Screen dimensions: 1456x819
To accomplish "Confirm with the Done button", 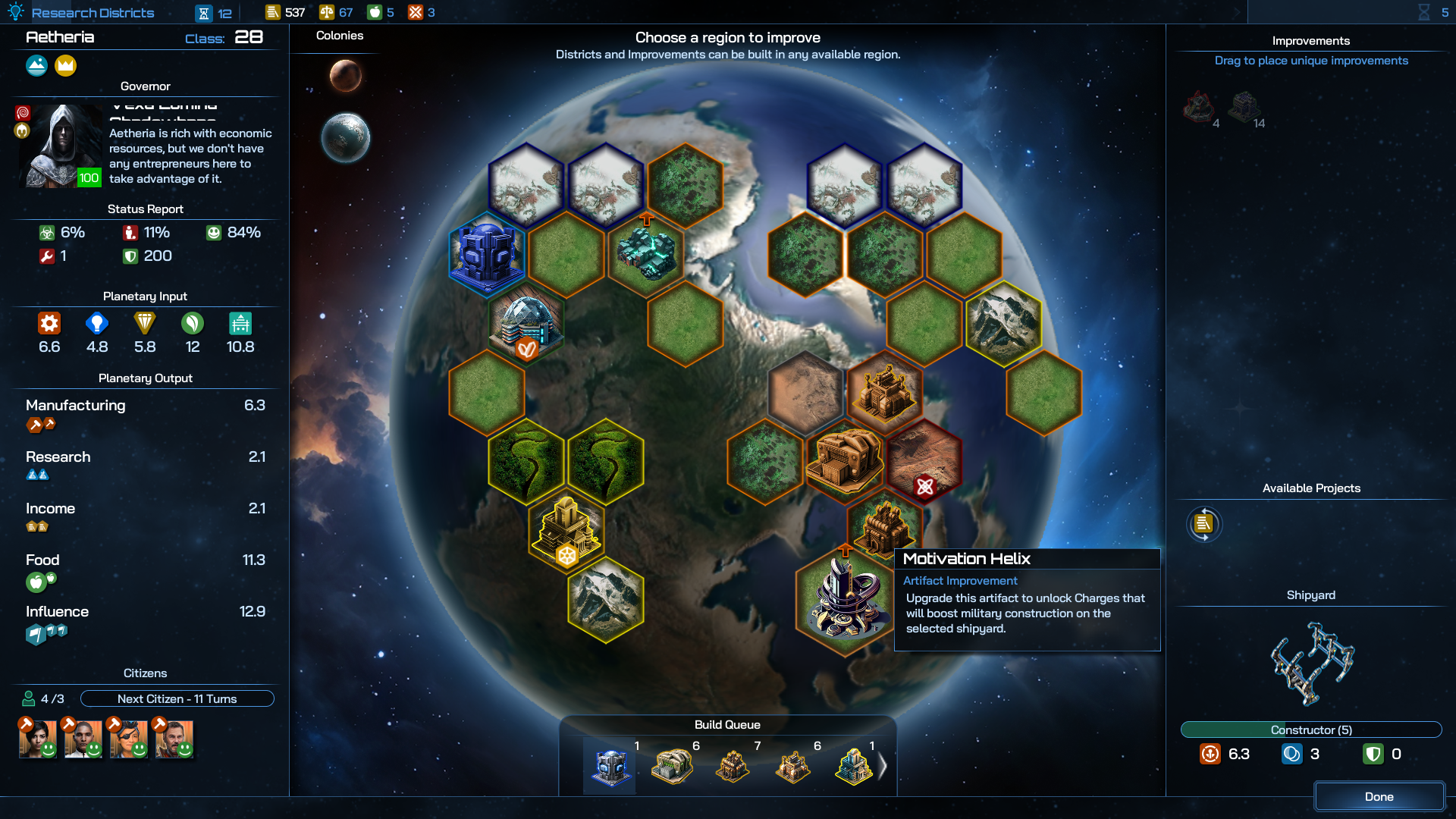I will pos(1379,796).
